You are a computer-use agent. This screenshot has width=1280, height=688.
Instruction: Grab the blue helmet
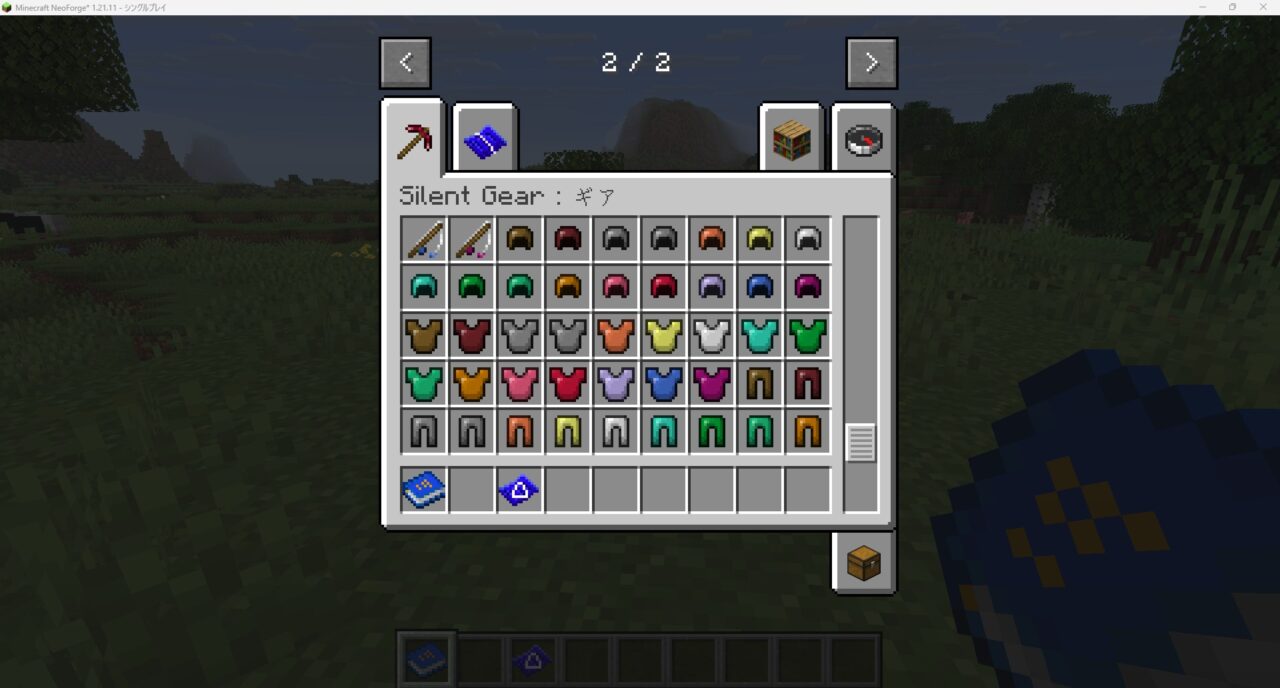click(759, 287)
